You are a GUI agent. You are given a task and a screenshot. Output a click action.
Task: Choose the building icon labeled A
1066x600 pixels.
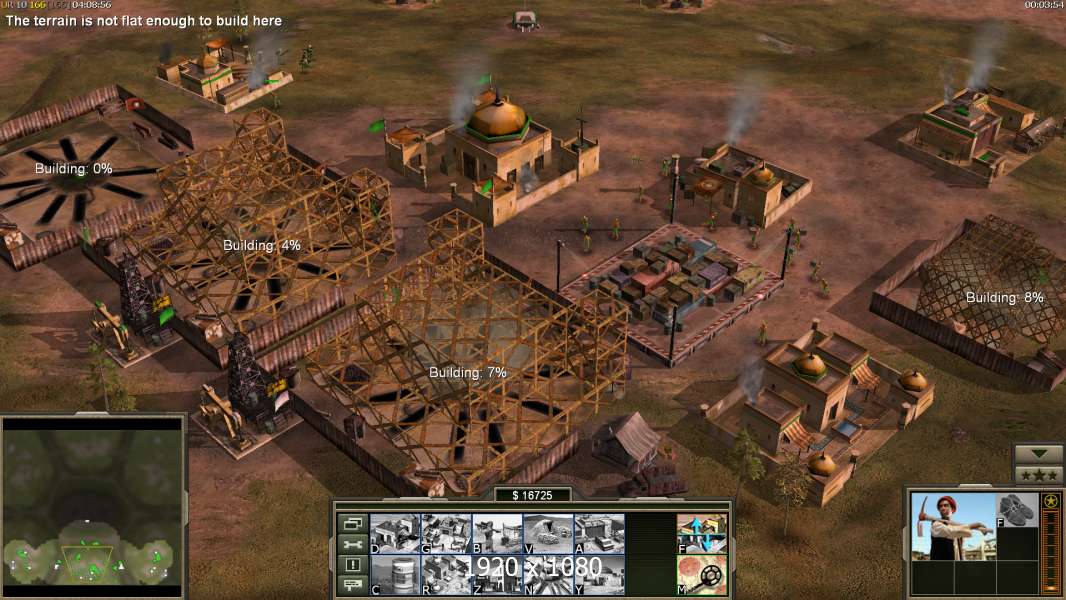click(599, 533)
